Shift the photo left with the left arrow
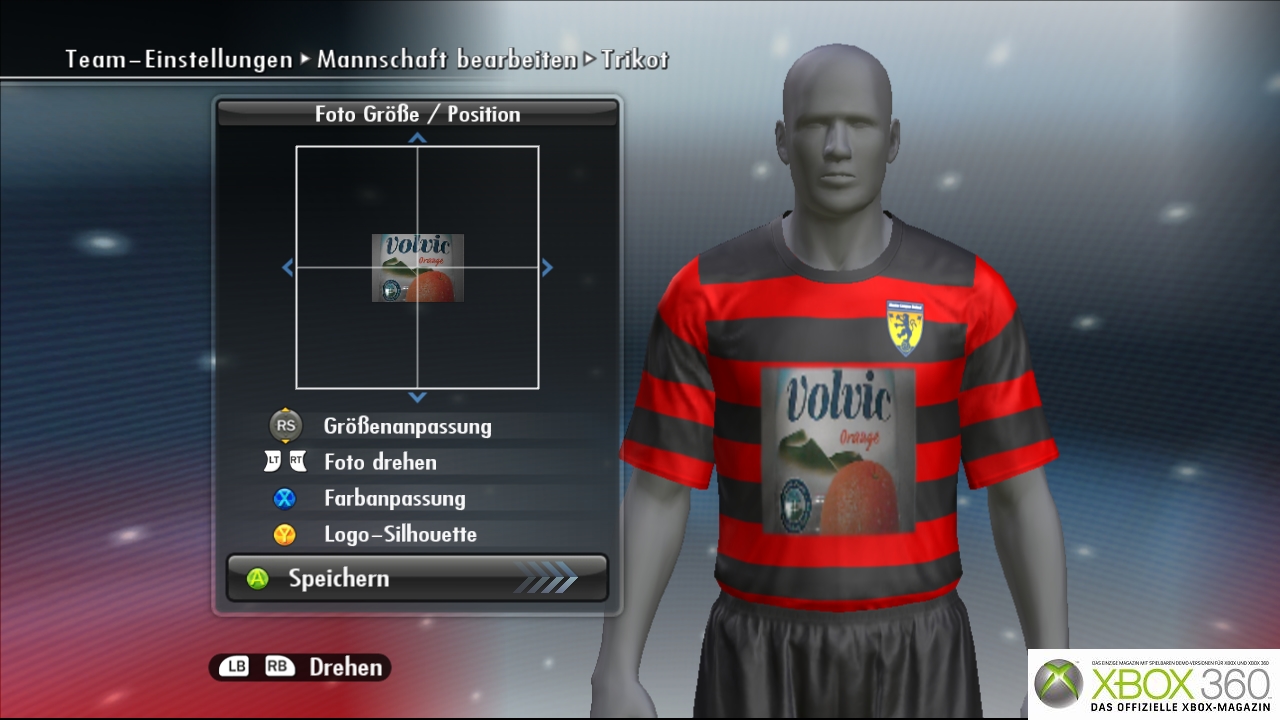Viewport: 1280px width, 720px height. point(288,268)
